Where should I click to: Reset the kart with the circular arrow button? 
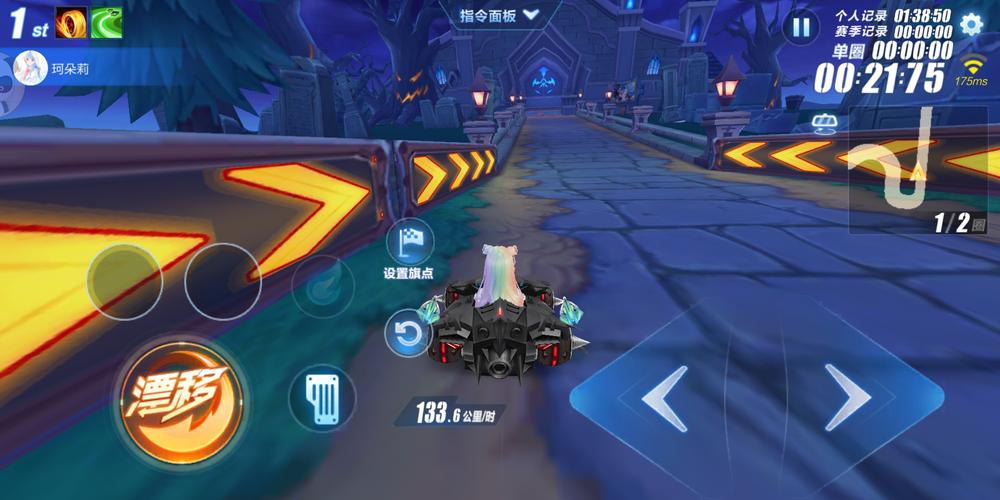tap(408, 334)
